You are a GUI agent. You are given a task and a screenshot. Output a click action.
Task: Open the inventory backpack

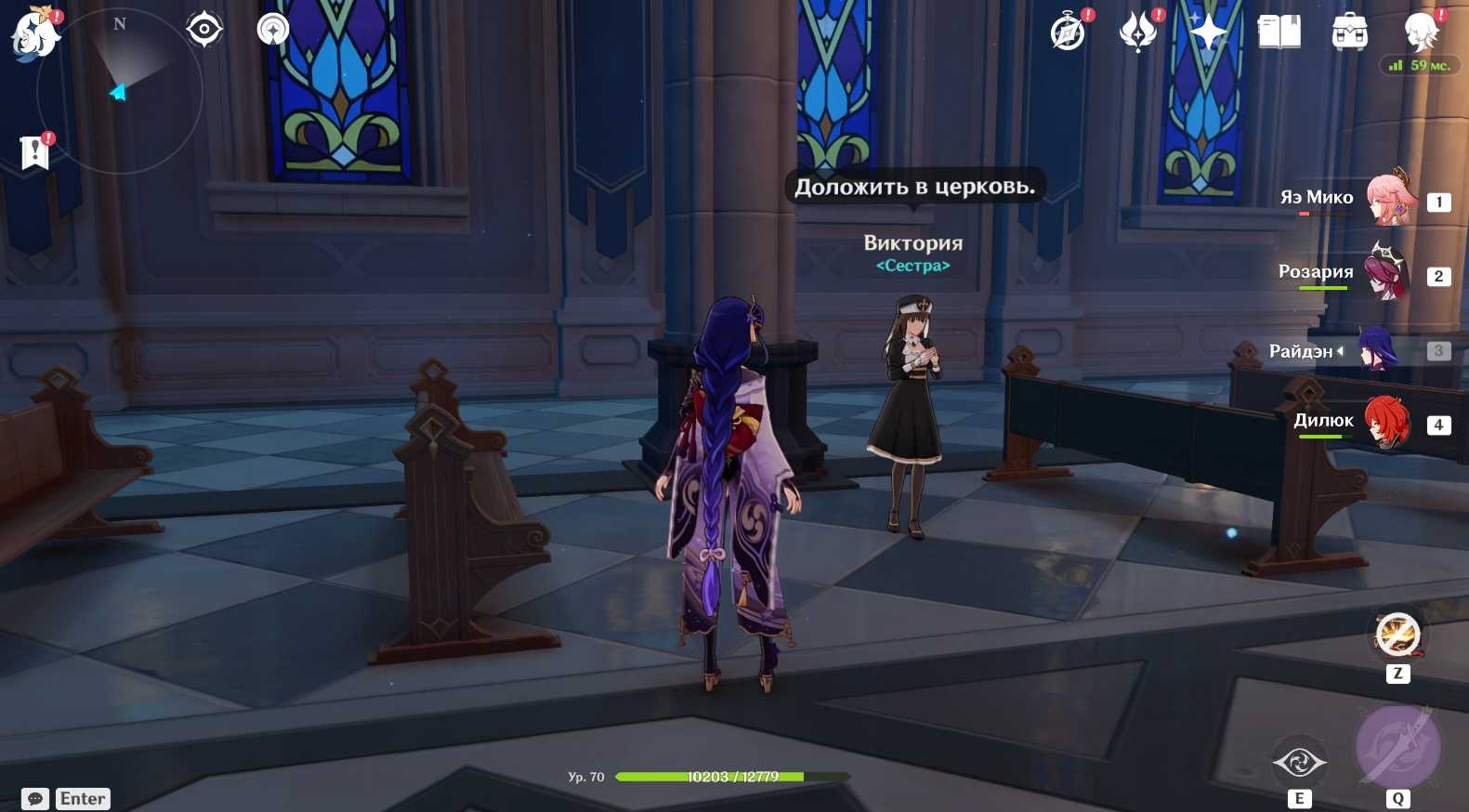pos(1349,33)
